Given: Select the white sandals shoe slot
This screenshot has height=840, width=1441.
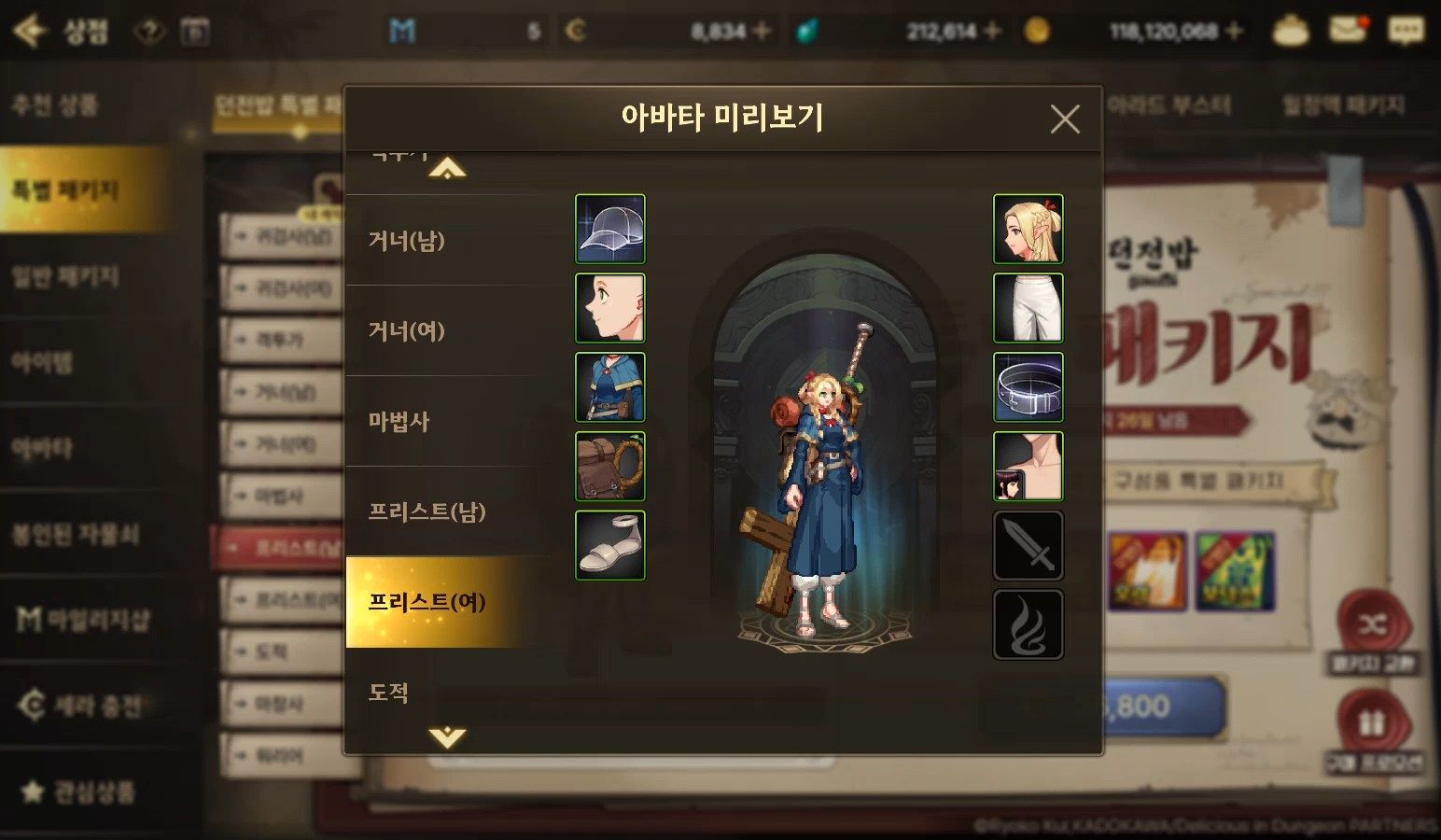Looking at the screenshot, I should [x=610, y=545].
